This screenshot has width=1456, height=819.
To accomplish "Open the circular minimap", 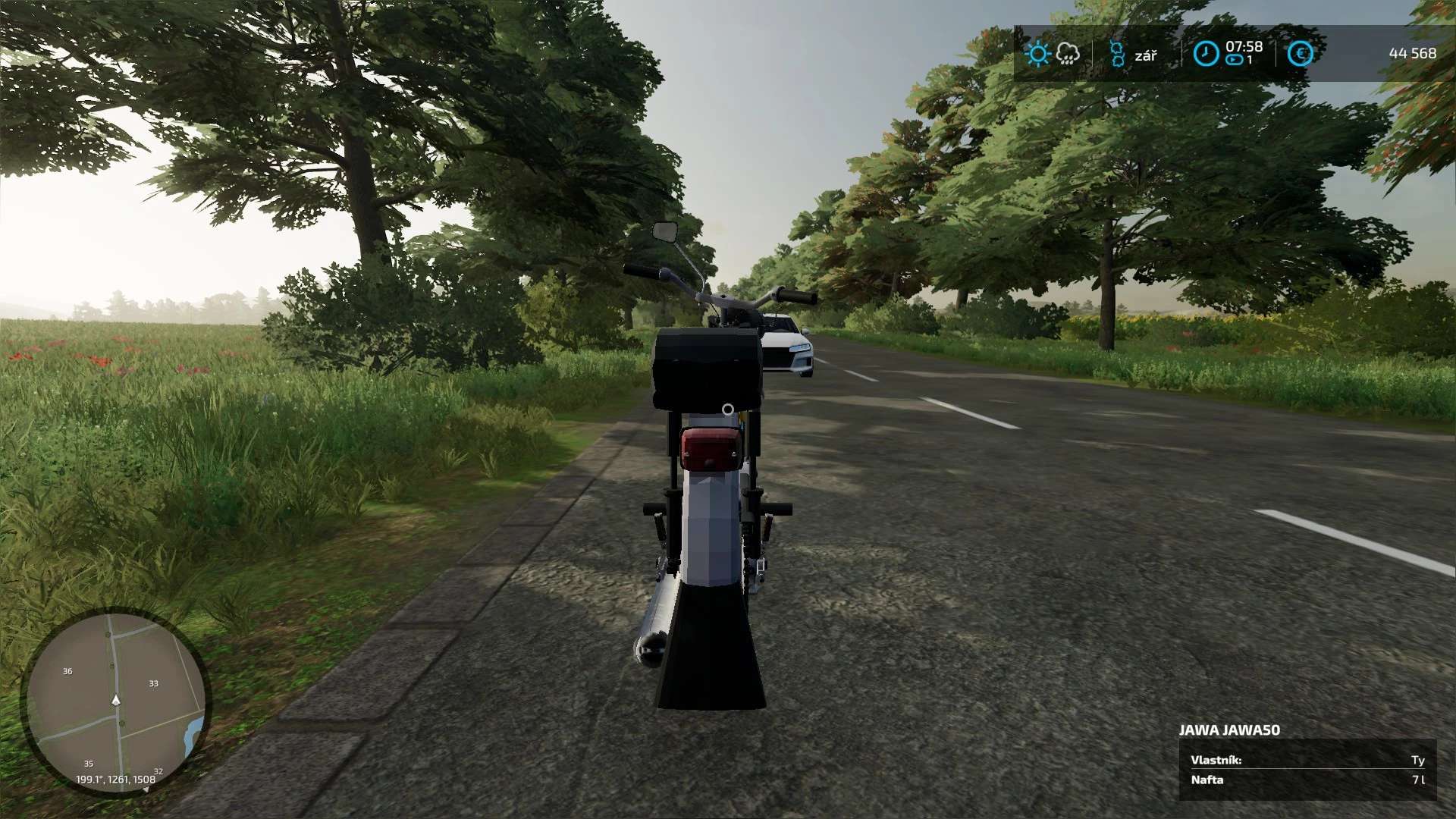I will tap(116, 701).
